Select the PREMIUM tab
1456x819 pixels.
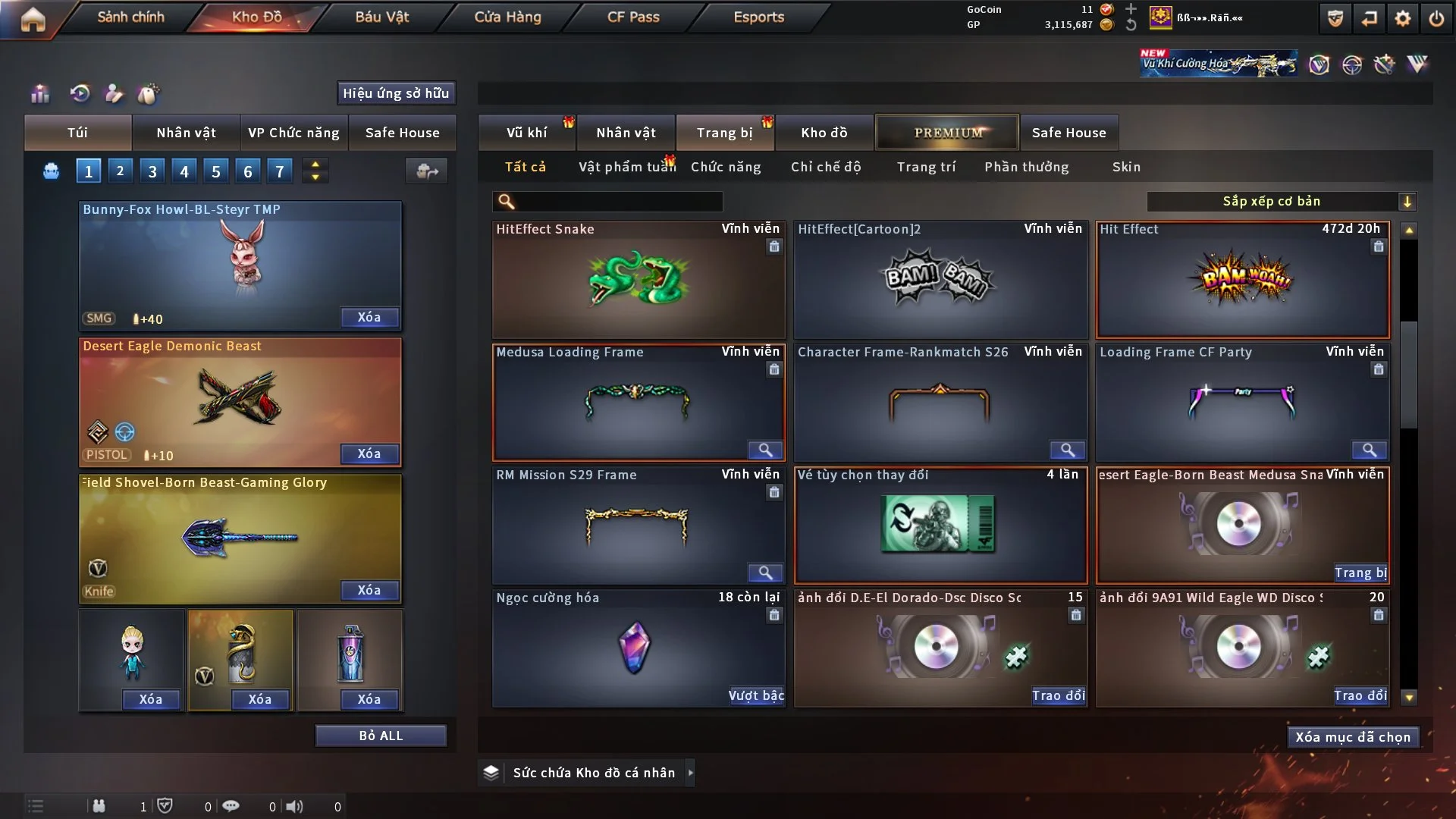click(x=948, y=133)
